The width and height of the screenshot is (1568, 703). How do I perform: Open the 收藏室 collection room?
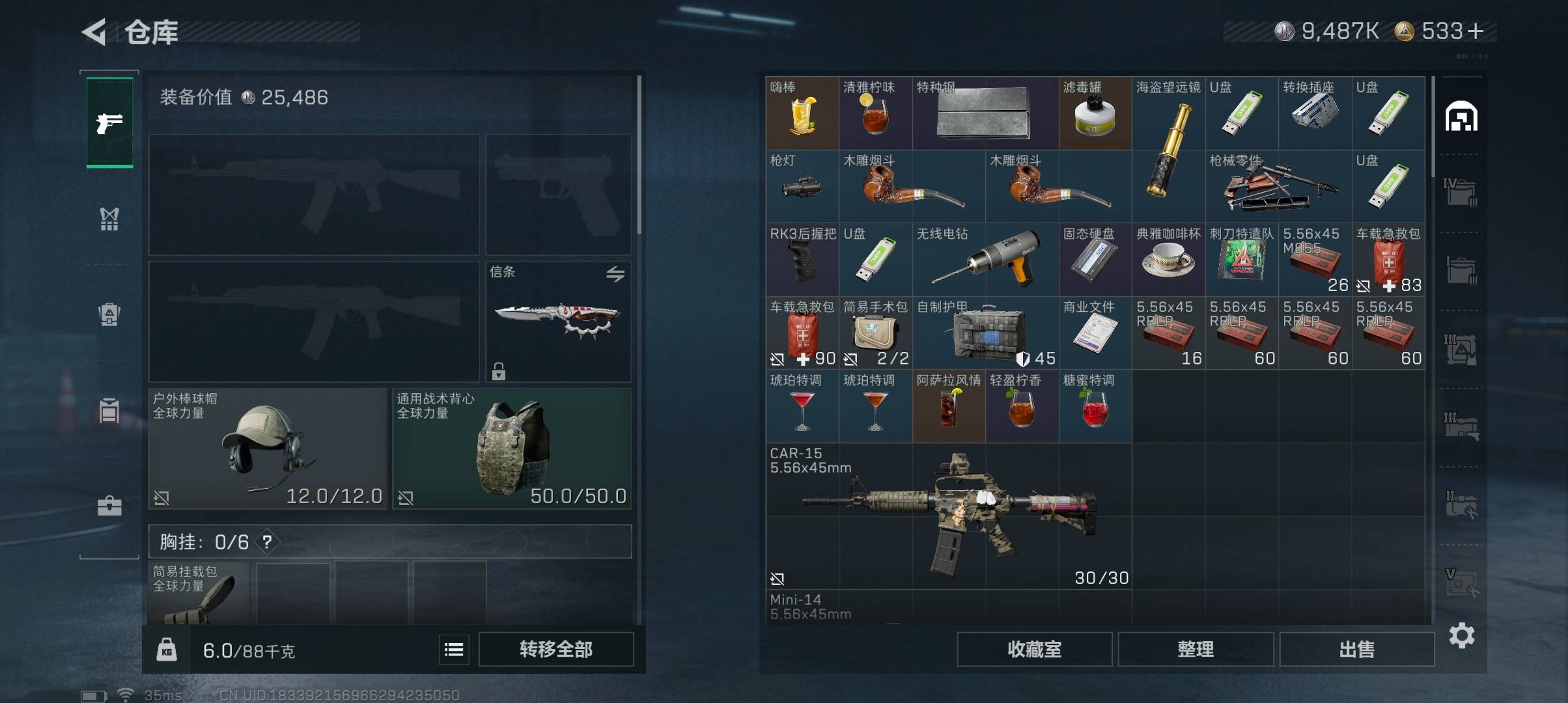1034,649
